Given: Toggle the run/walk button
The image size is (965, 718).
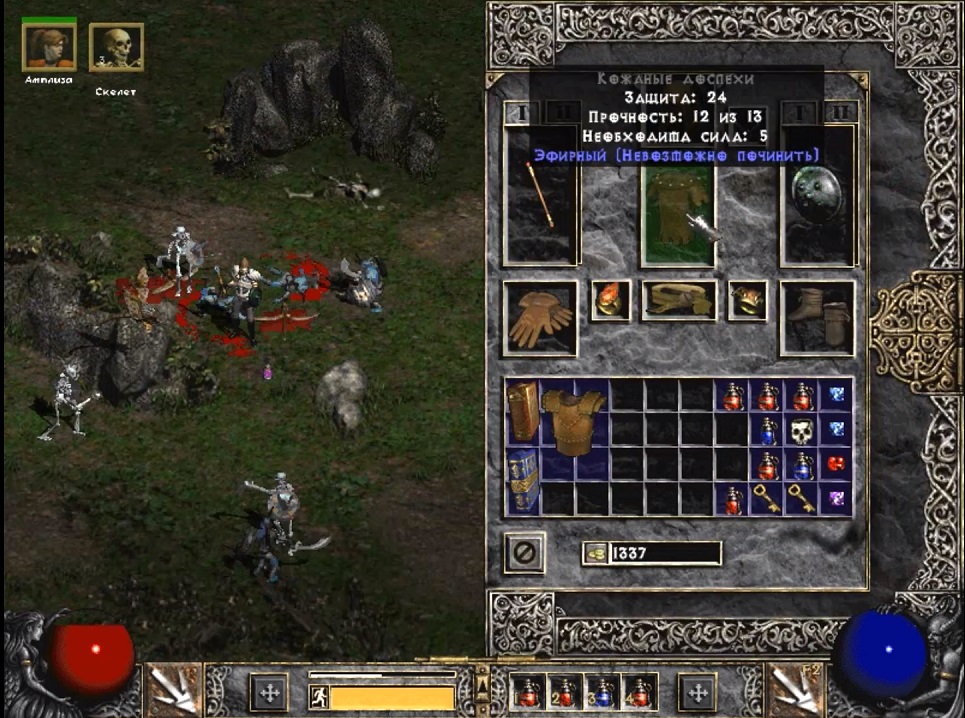Looking at the screenshot, I should pos(317,695).
